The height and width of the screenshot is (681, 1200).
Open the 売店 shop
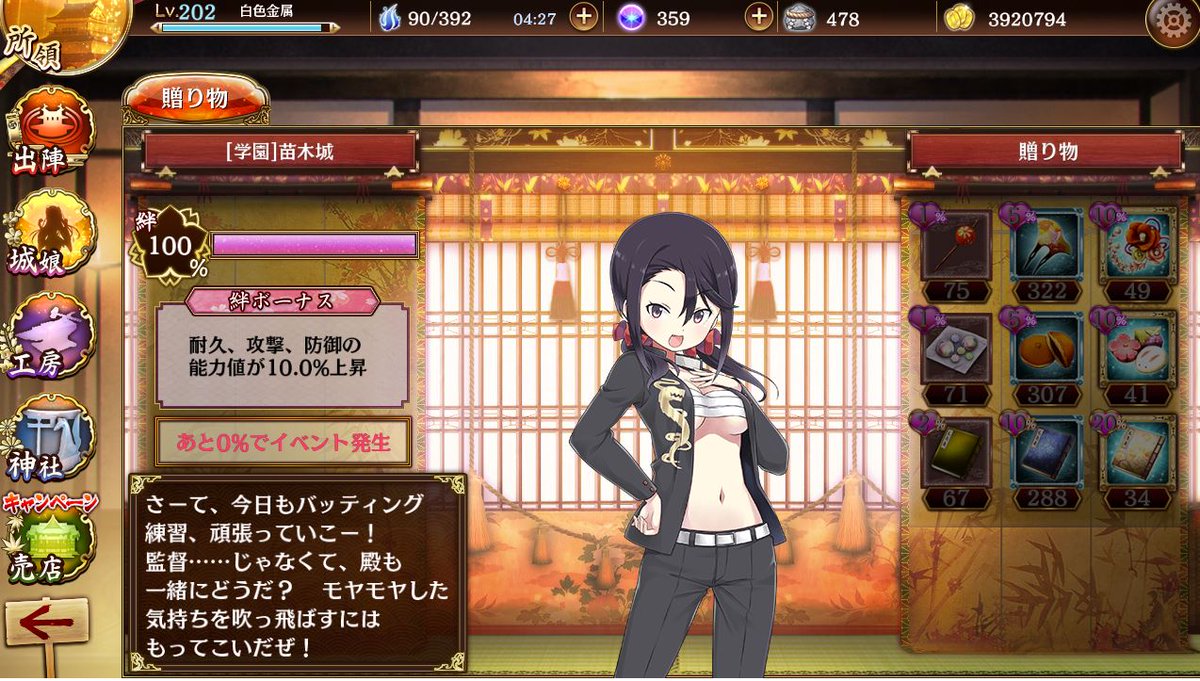(50, 545)
